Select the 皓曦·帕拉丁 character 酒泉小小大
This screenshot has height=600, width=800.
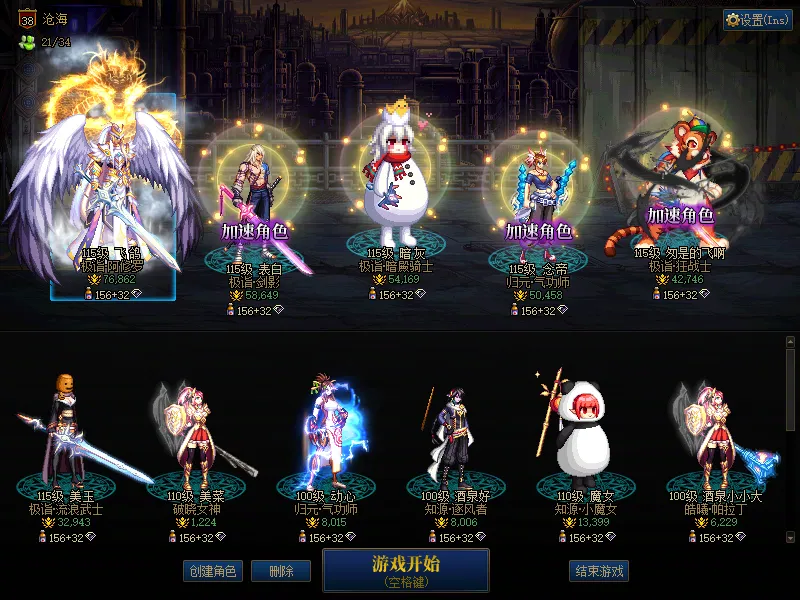coord(714,440)
